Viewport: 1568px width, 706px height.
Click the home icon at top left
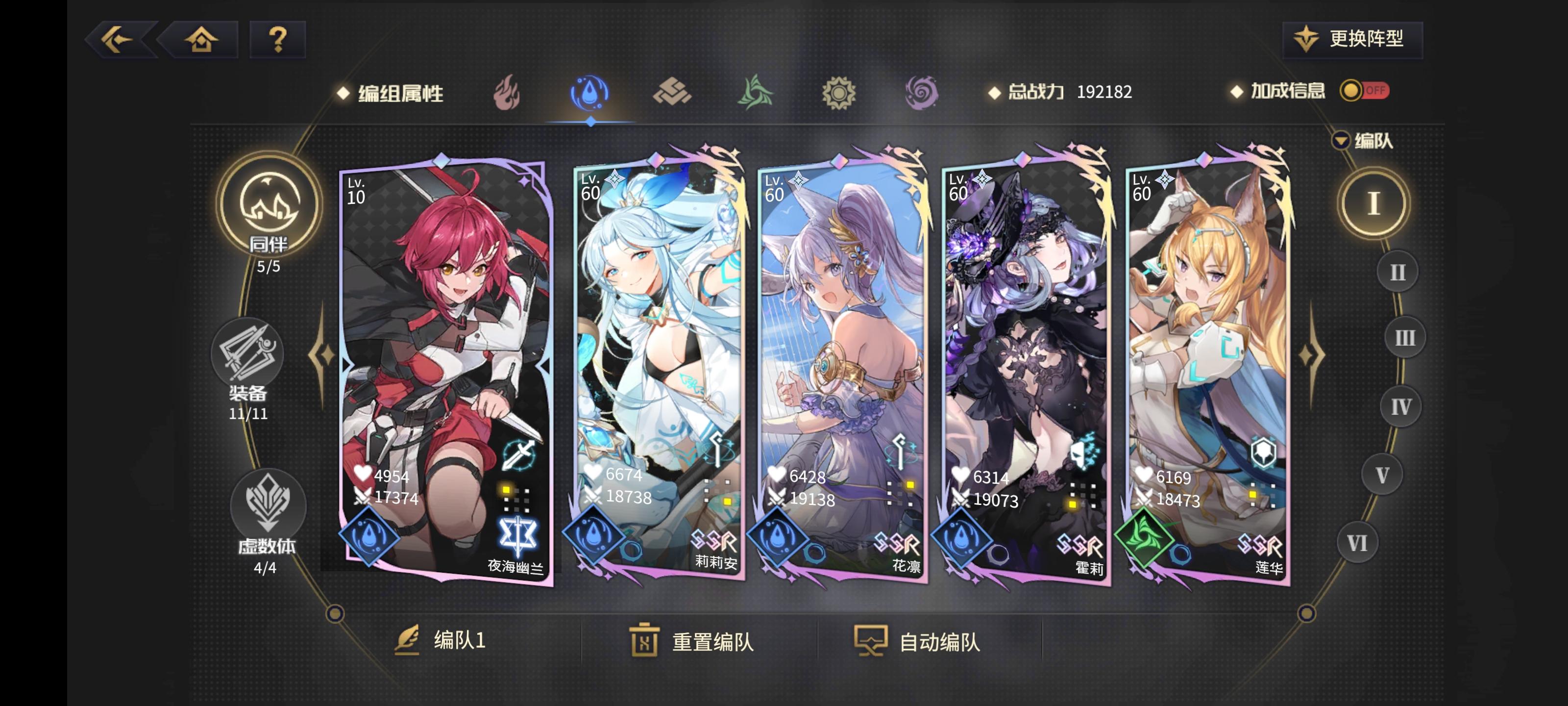pos(201,39)
